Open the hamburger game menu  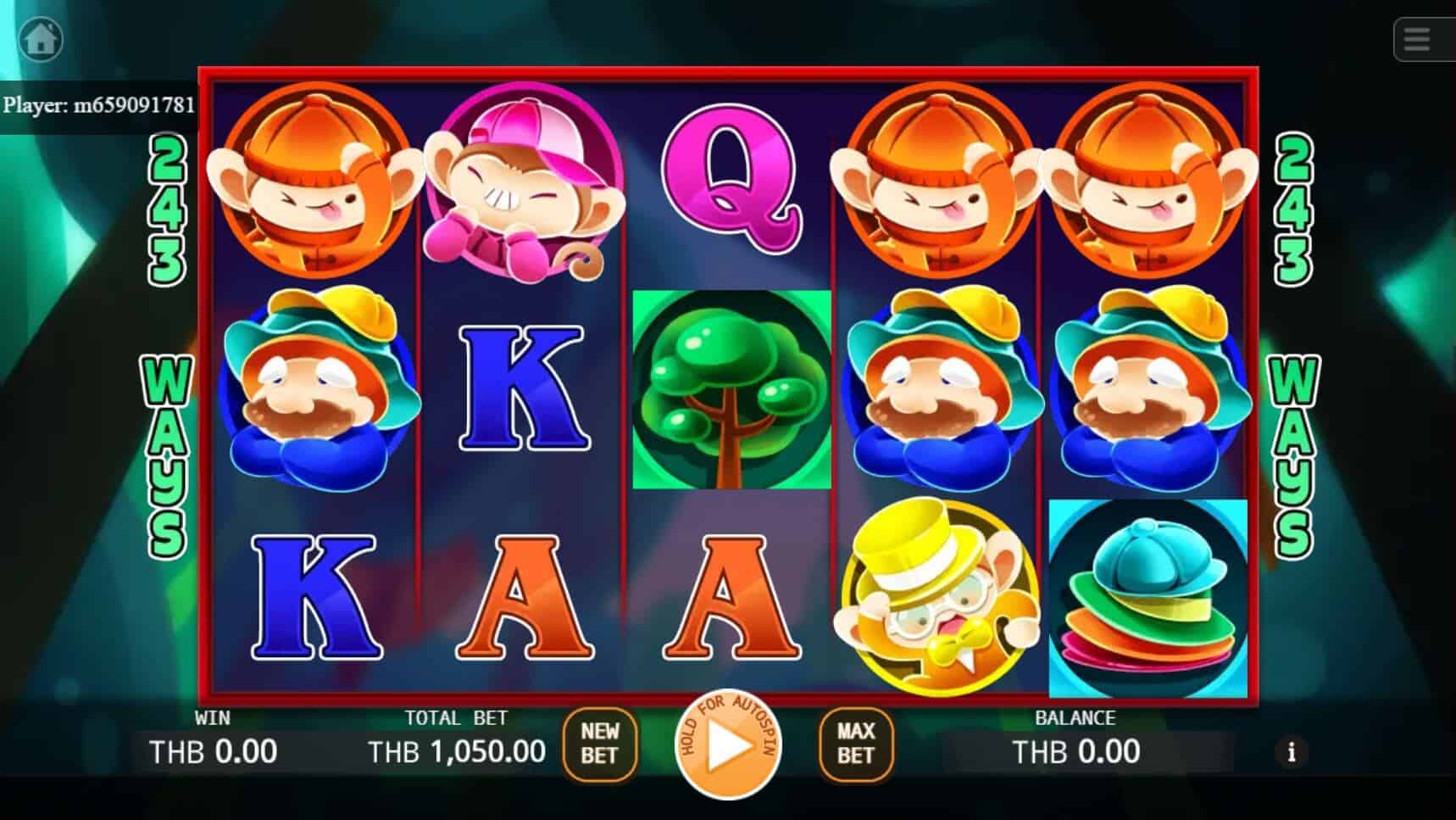tap(1419, 39)
